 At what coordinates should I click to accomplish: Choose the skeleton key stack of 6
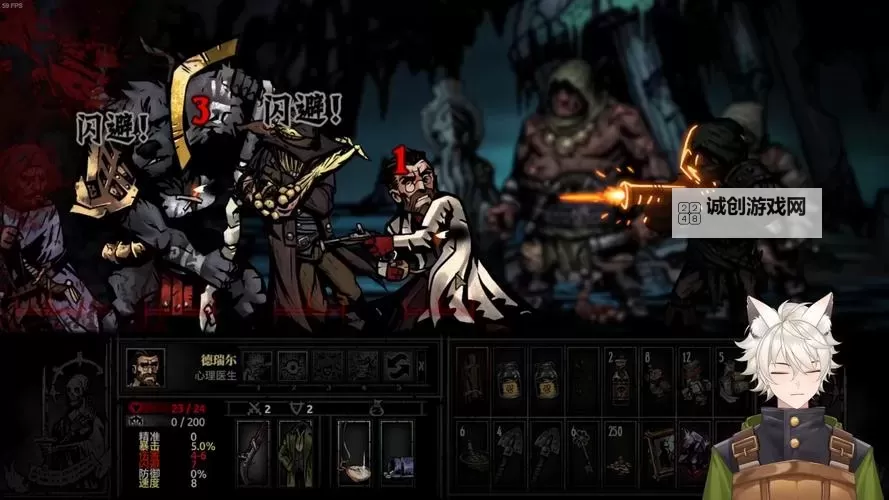pyautogui.click(x=584, y=448)
